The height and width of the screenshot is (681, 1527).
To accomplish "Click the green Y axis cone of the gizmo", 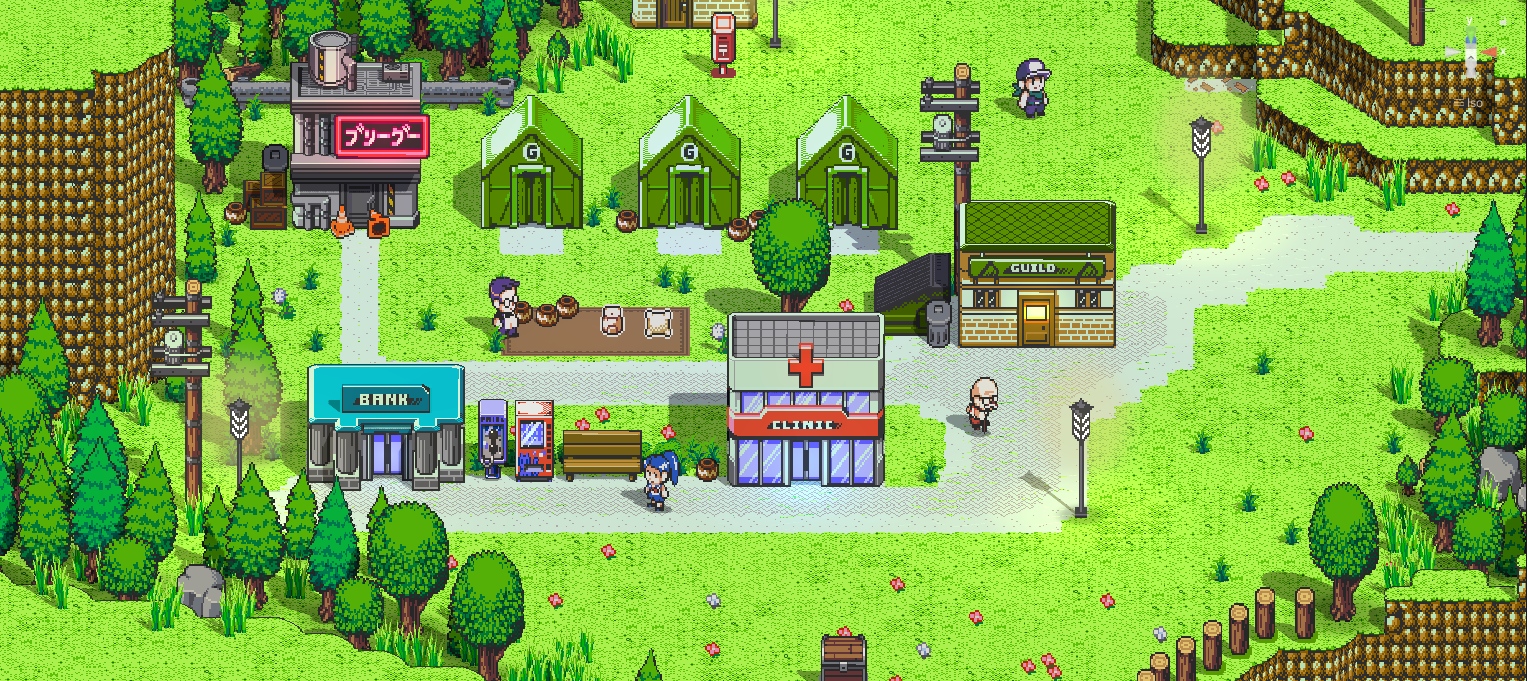I will (1471, 32).
